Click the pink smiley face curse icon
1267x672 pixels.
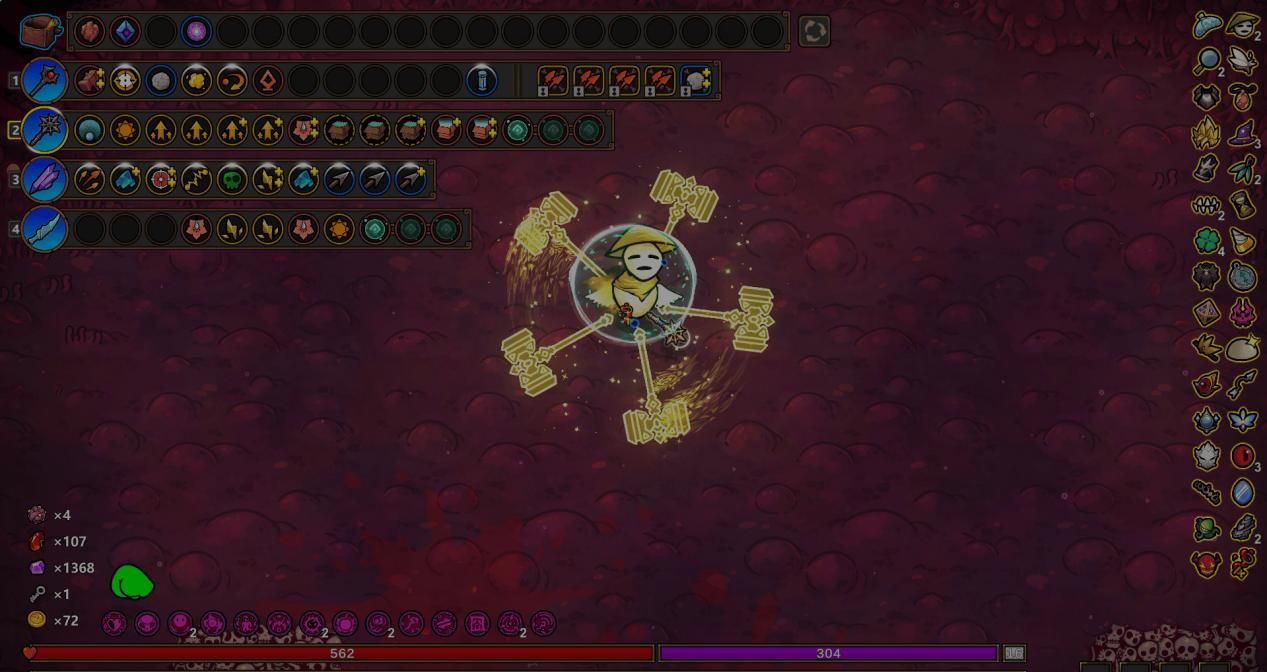tap(180, 624)
